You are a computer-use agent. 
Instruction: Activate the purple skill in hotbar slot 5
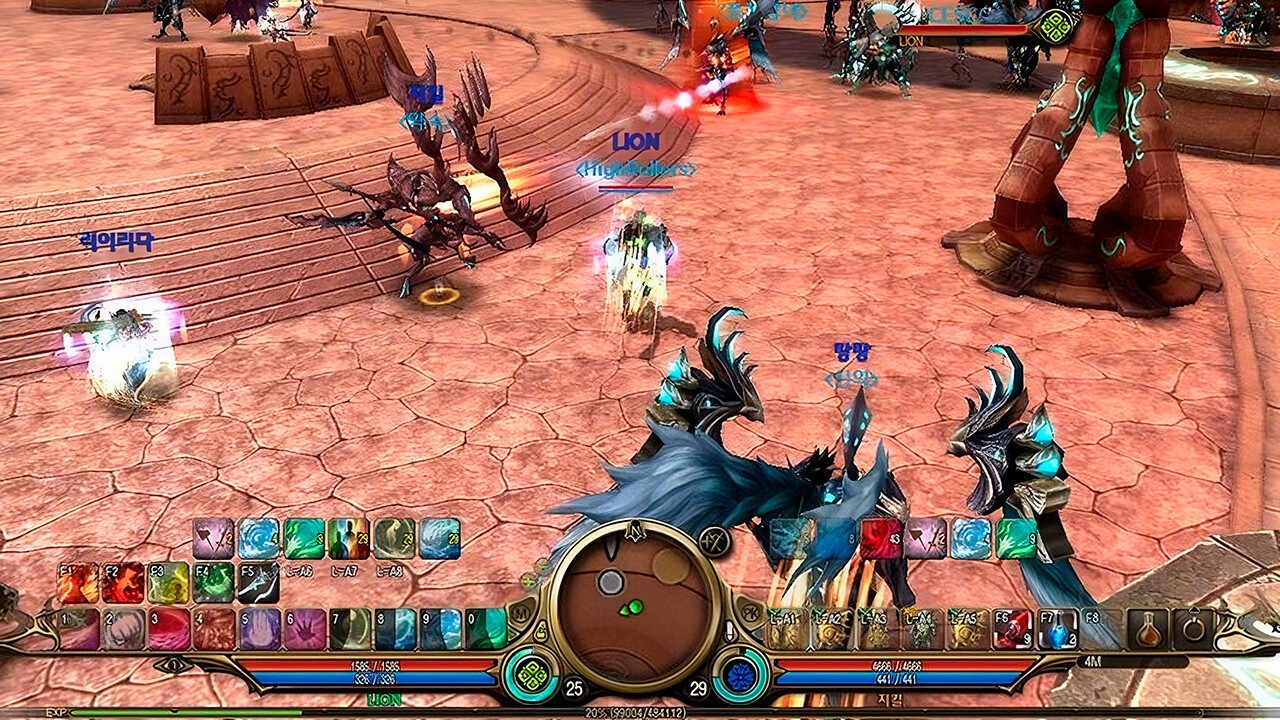(259, 628)
